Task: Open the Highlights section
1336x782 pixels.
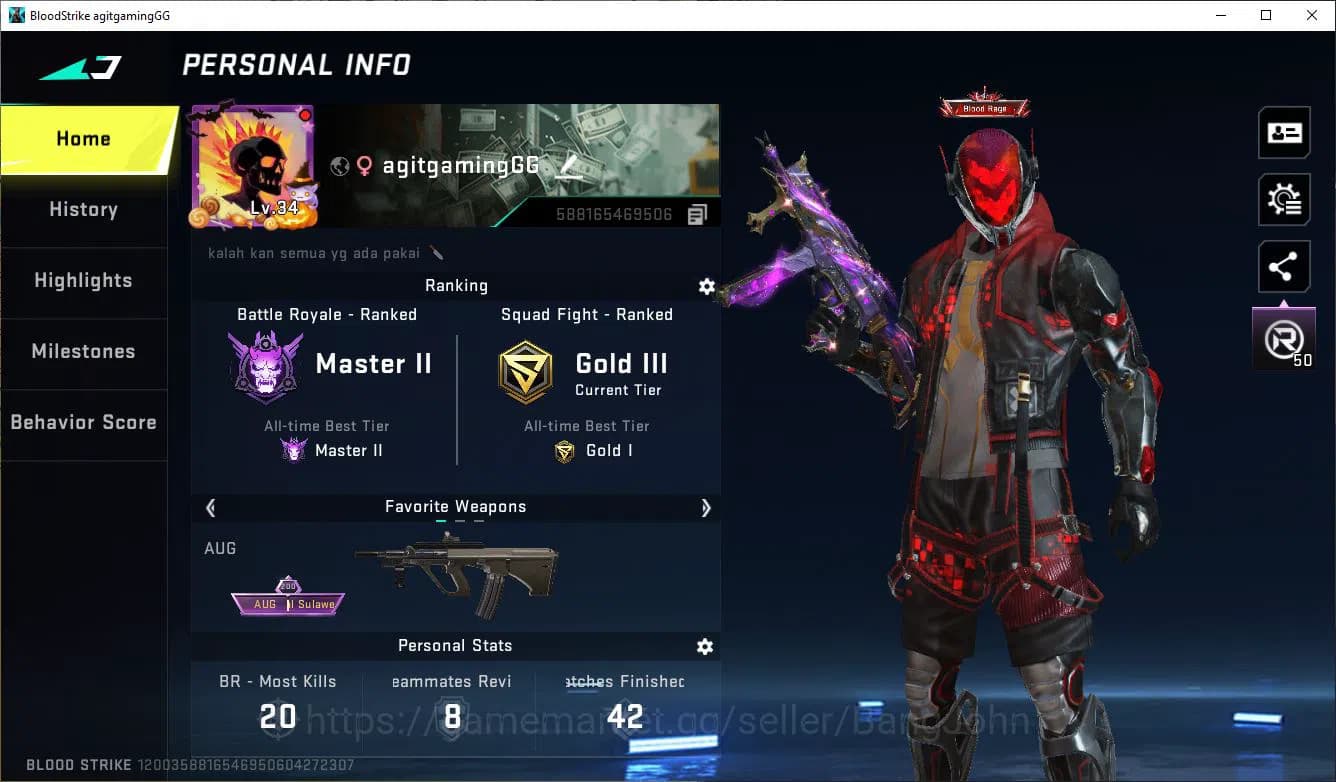Action: [83, 280]
